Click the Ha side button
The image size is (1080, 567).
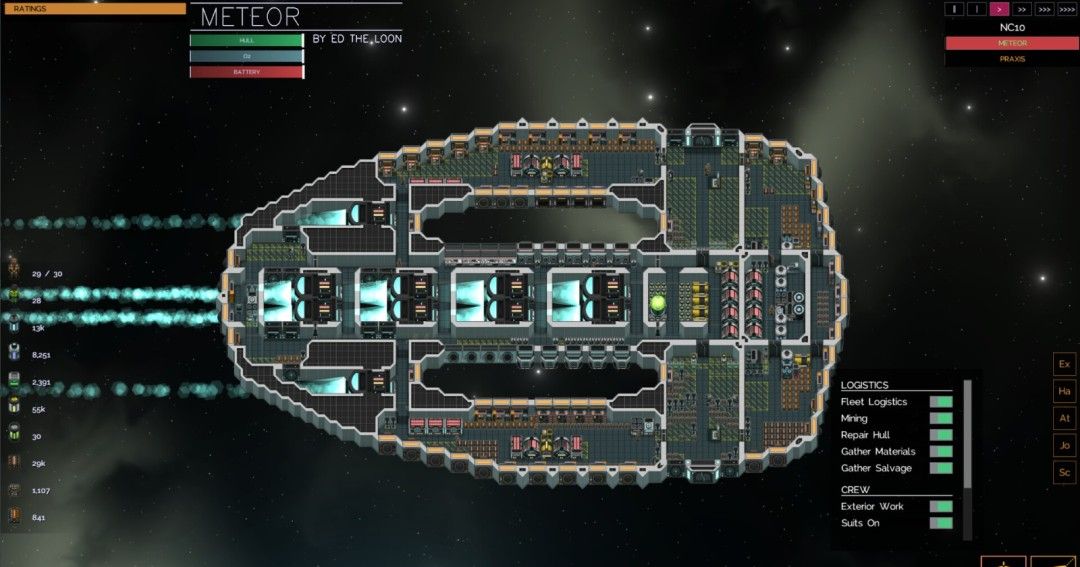[1064, 391]
